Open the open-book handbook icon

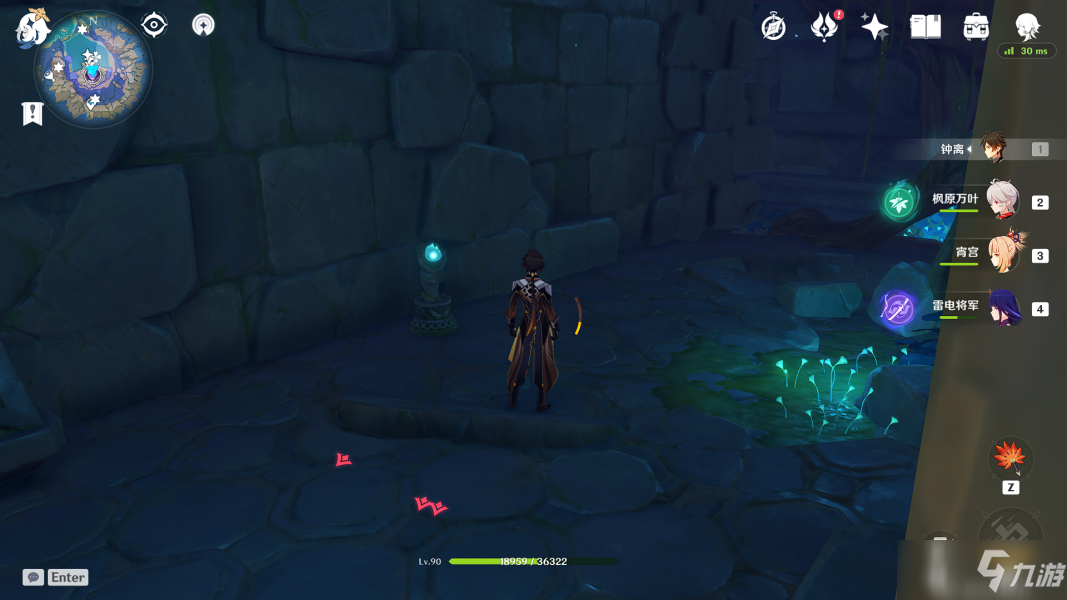click(925, 27)
